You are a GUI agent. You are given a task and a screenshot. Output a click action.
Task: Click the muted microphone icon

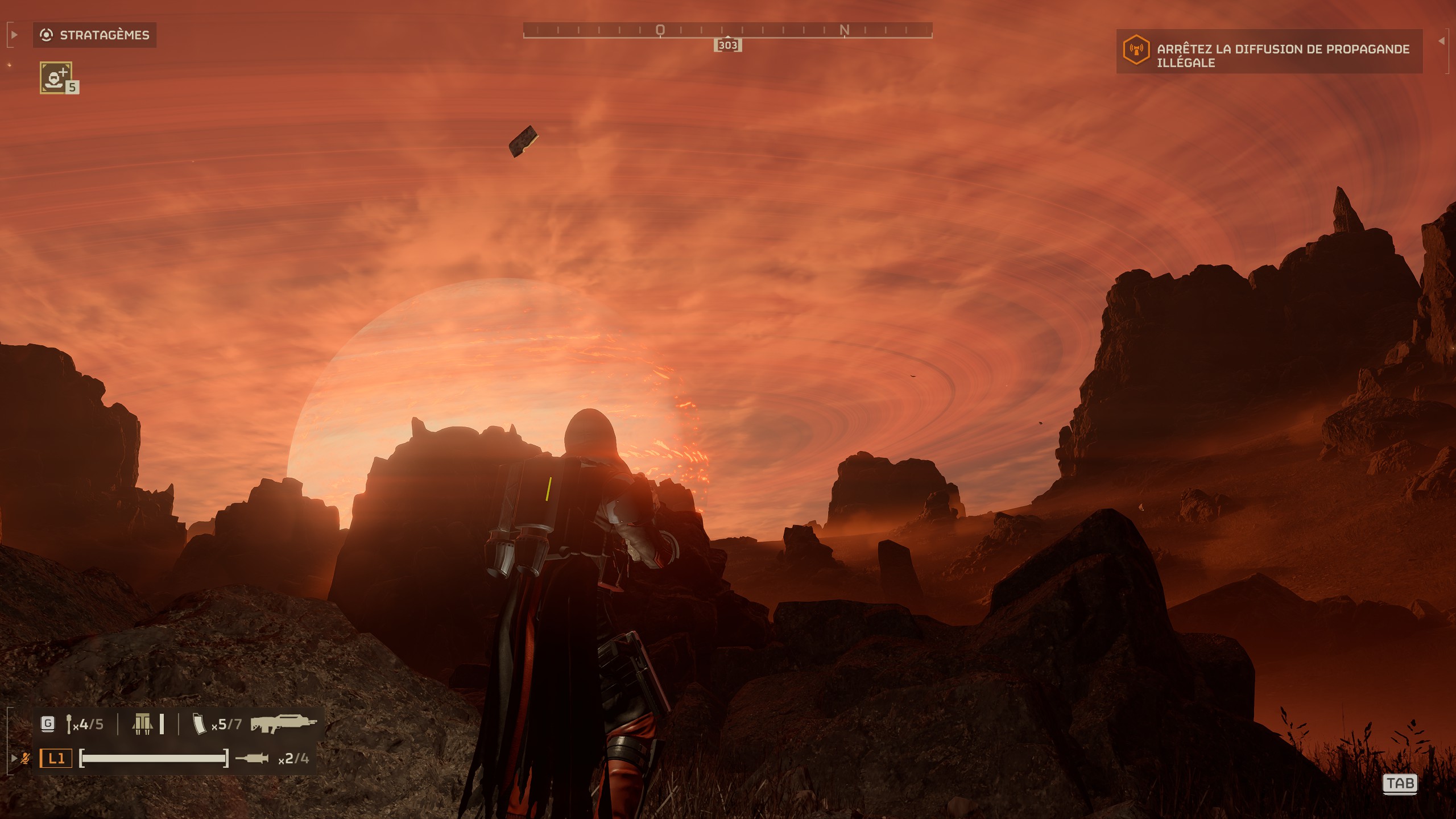tap(25, 758)
